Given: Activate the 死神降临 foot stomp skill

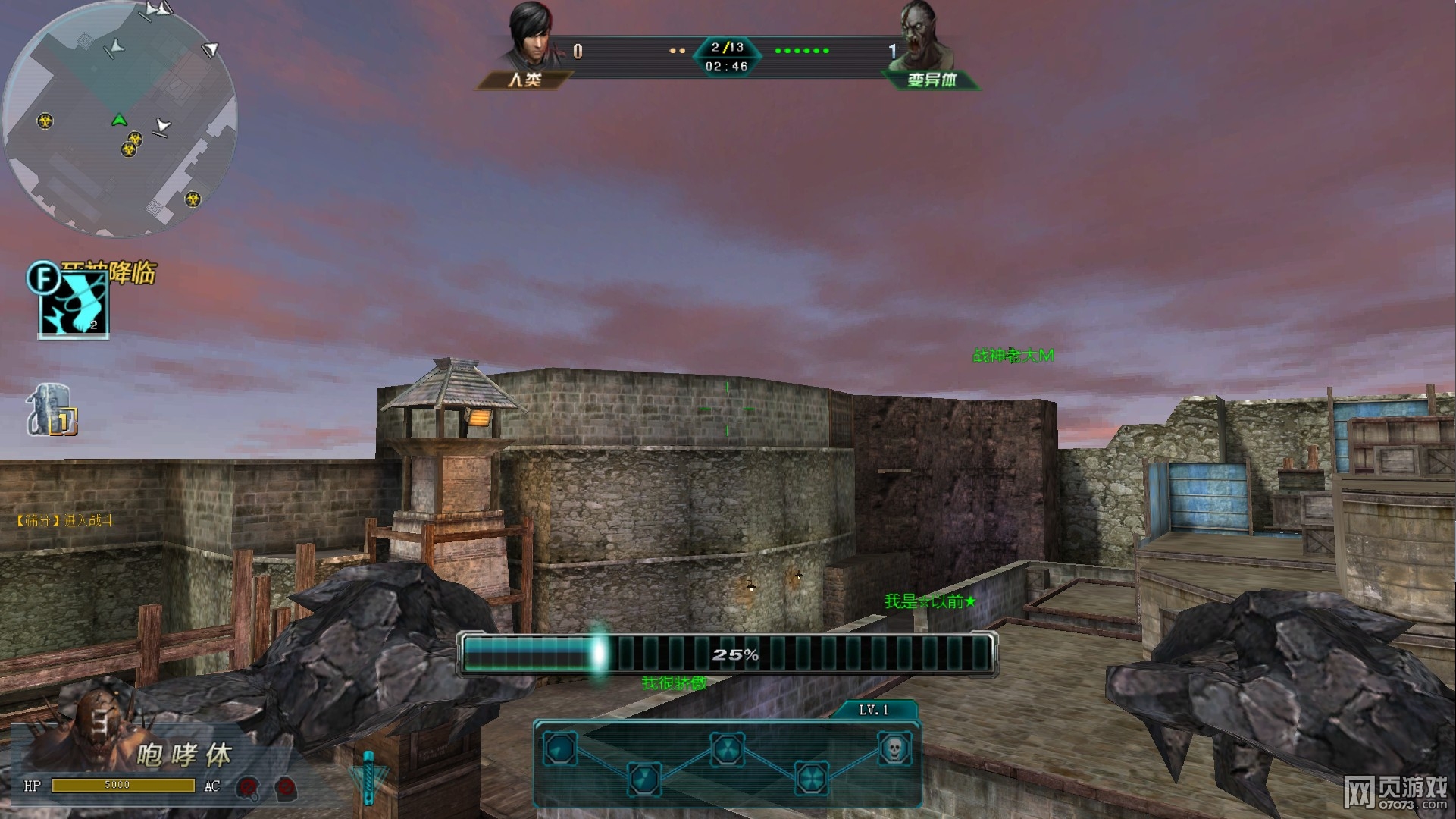Looking at the screenshot, I should pyautogui.click(x=74, y=306).
